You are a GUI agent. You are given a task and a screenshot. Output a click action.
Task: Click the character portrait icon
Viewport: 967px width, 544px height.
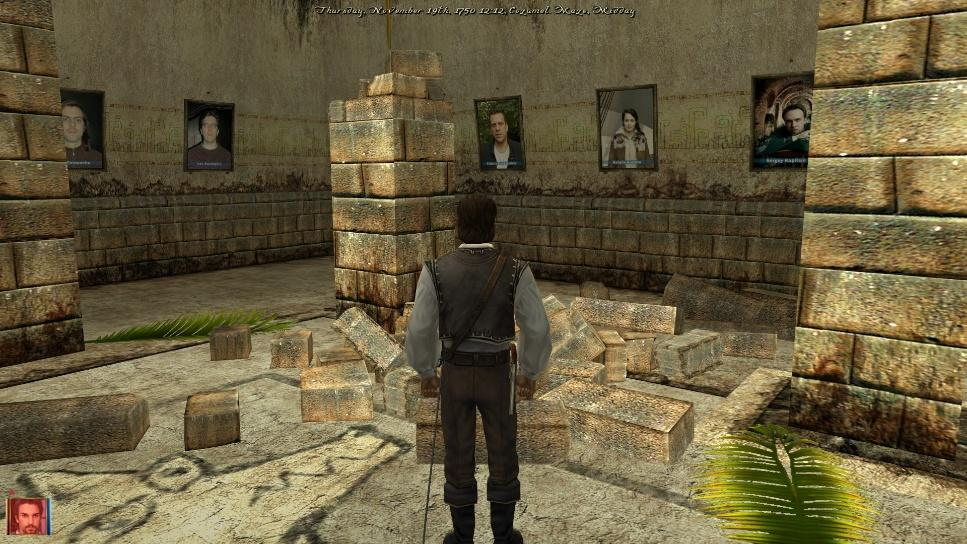pos(27,515)
